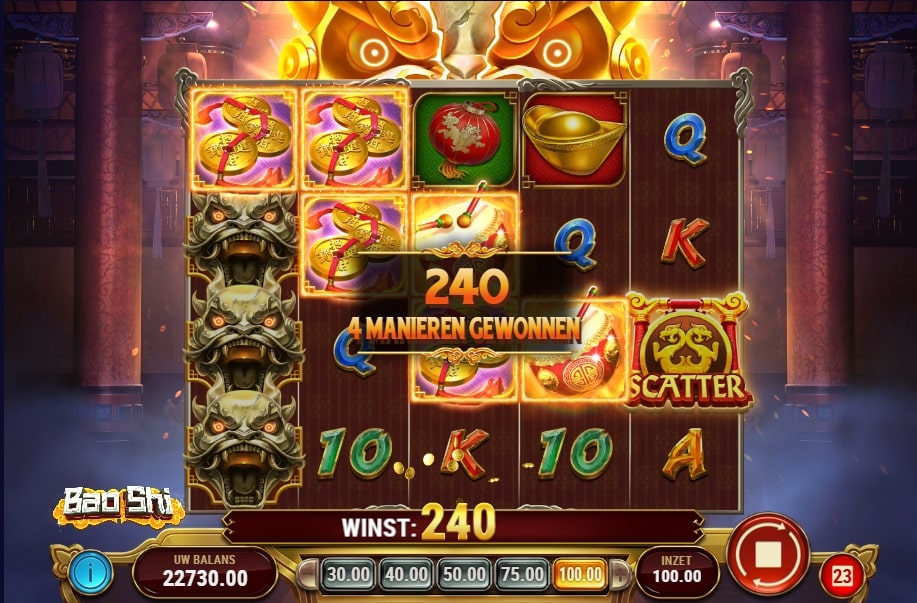Select the 30.00 bet amount
This screenshot has width=917, height=603.
347,575
